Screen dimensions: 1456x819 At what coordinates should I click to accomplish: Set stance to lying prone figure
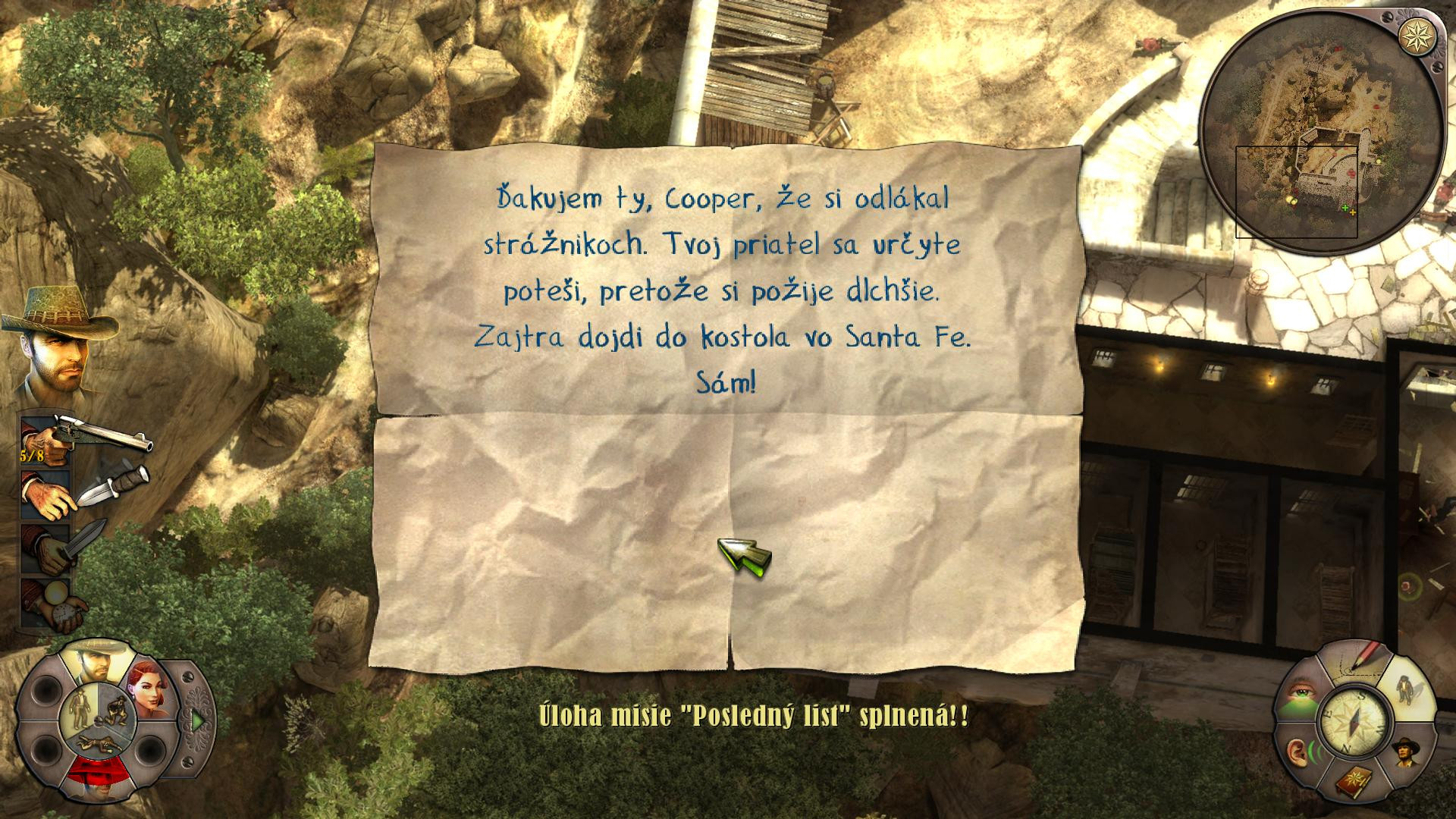[x=97, y=742]
